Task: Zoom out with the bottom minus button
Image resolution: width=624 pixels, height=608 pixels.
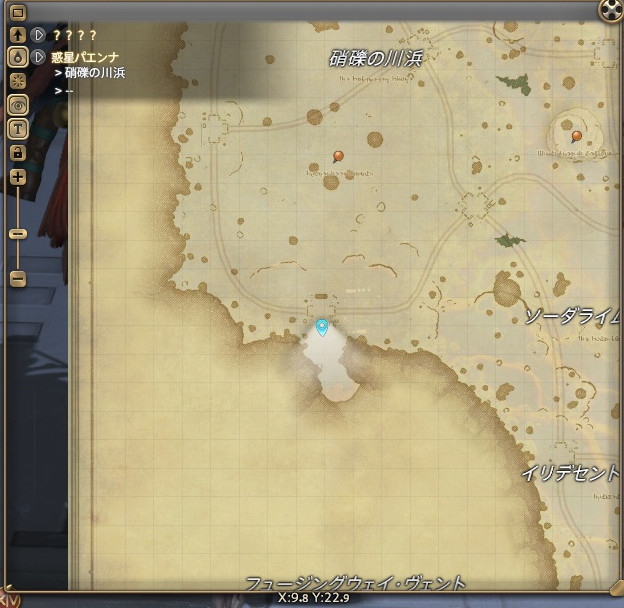Action: coord(17,279)
